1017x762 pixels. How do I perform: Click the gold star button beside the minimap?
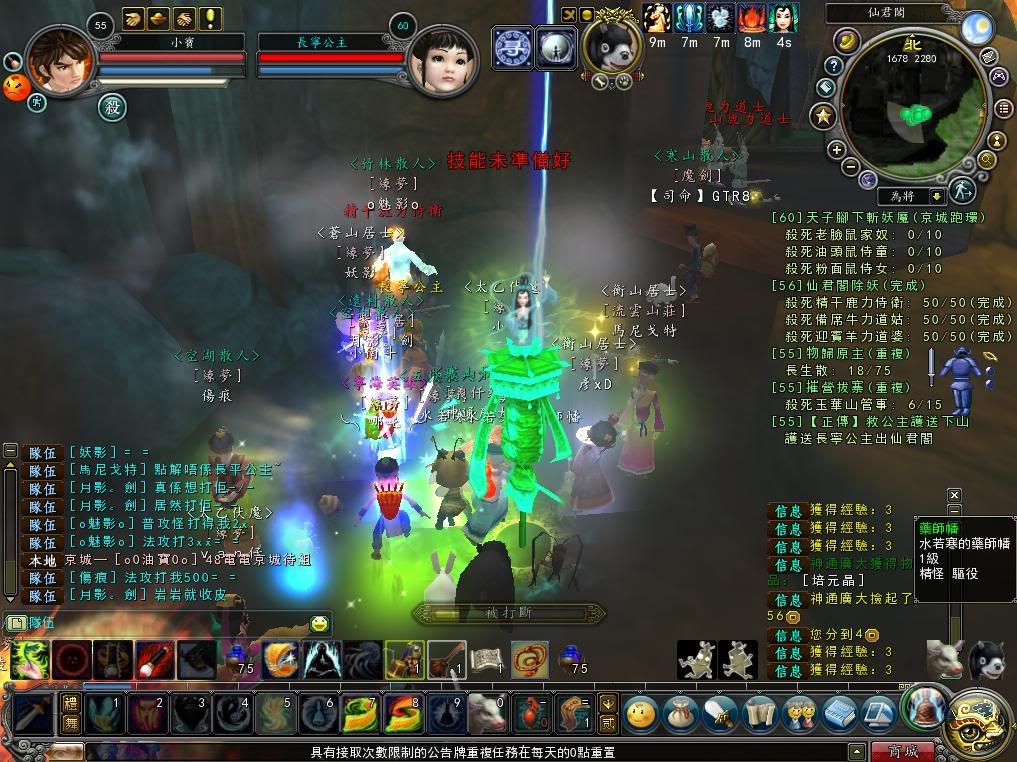[x=824, y=117]
